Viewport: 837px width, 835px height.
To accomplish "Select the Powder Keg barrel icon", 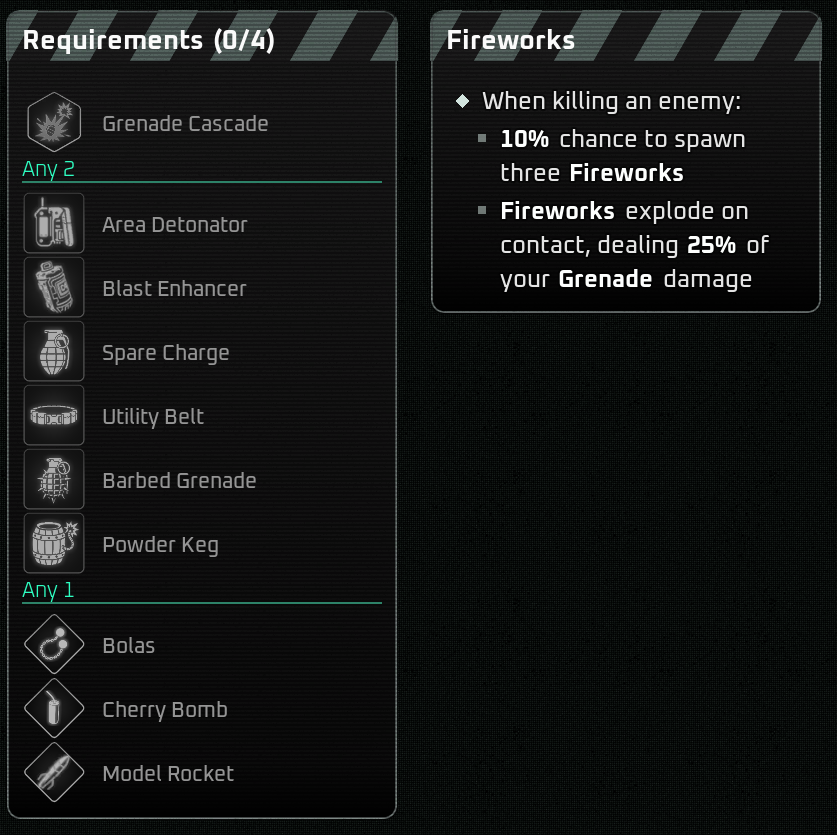I will (x=54, y=544).
